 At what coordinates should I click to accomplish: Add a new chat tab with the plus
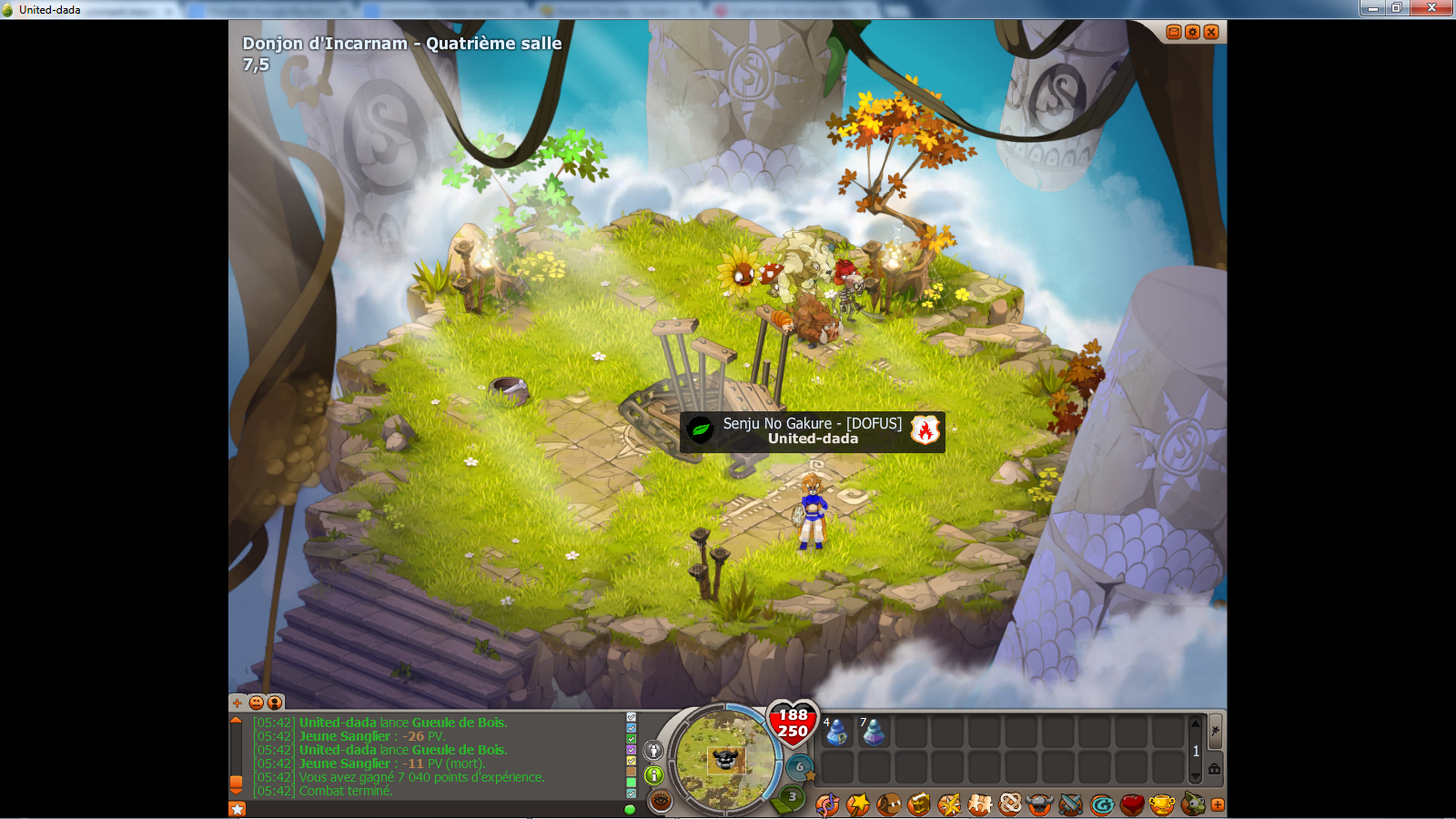[x=238, y=703]
